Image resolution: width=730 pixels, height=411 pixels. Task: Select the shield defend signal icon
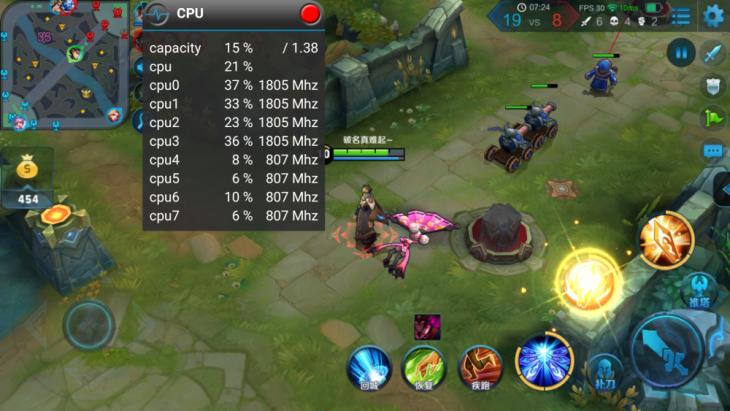point(713,86)
